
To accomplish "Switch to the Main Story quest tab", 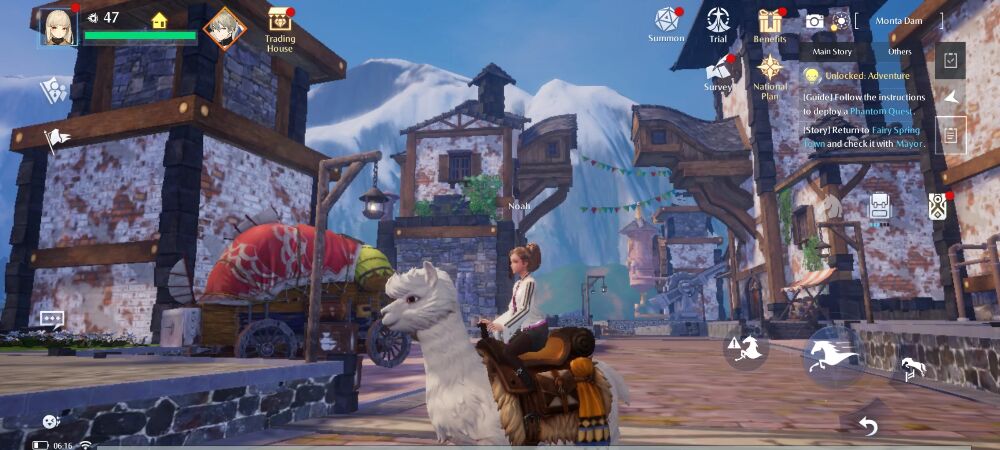I will coord(832,51).
